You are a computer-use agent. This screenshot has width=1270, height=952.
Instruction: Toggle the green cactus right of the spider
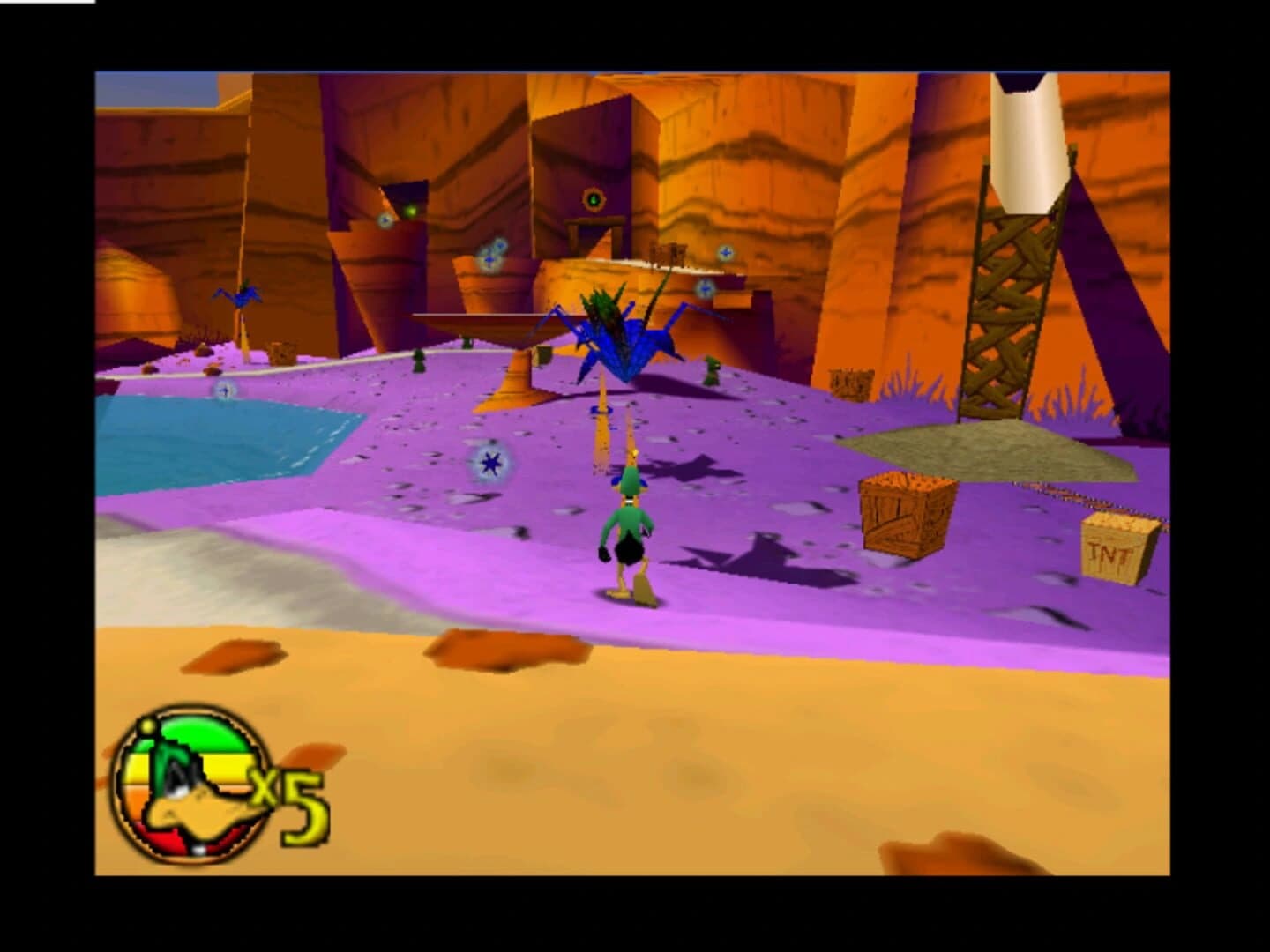tap(711, 369)
